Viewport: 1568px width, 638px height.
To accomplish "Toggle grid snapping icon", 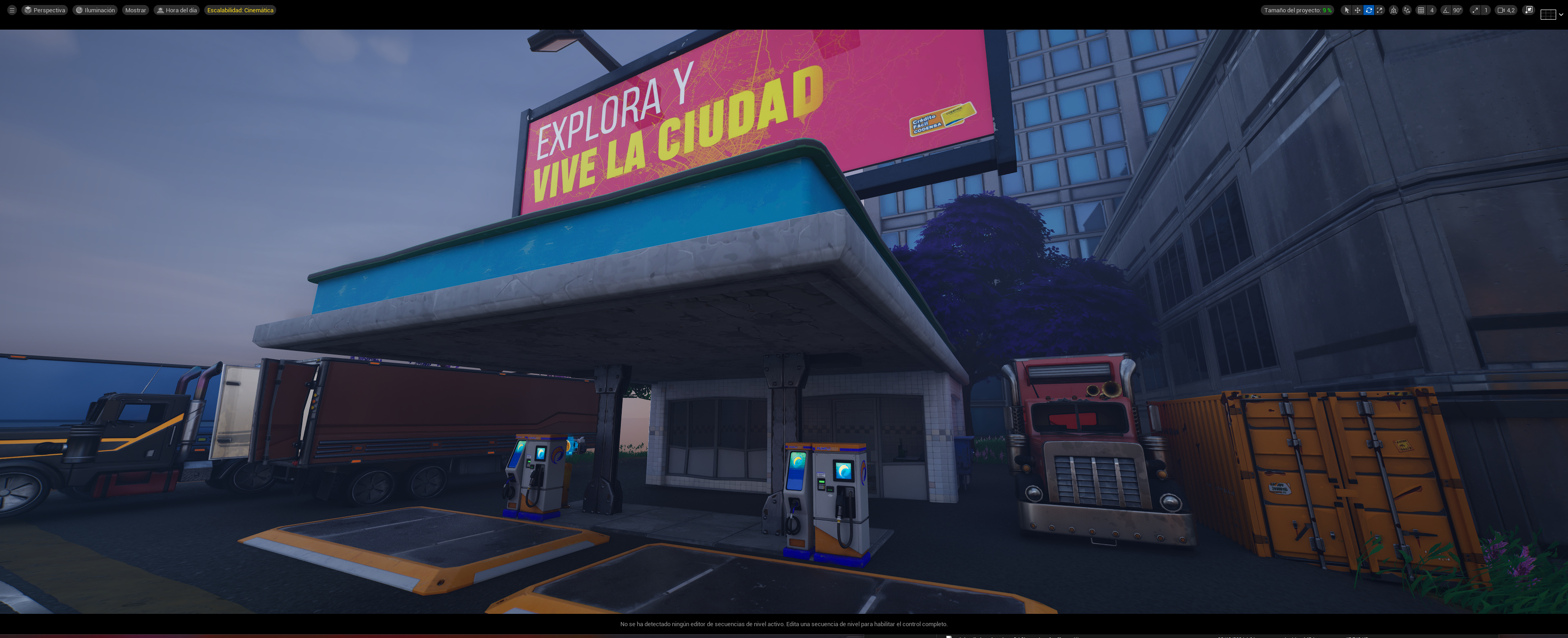I will (1421, 10).
